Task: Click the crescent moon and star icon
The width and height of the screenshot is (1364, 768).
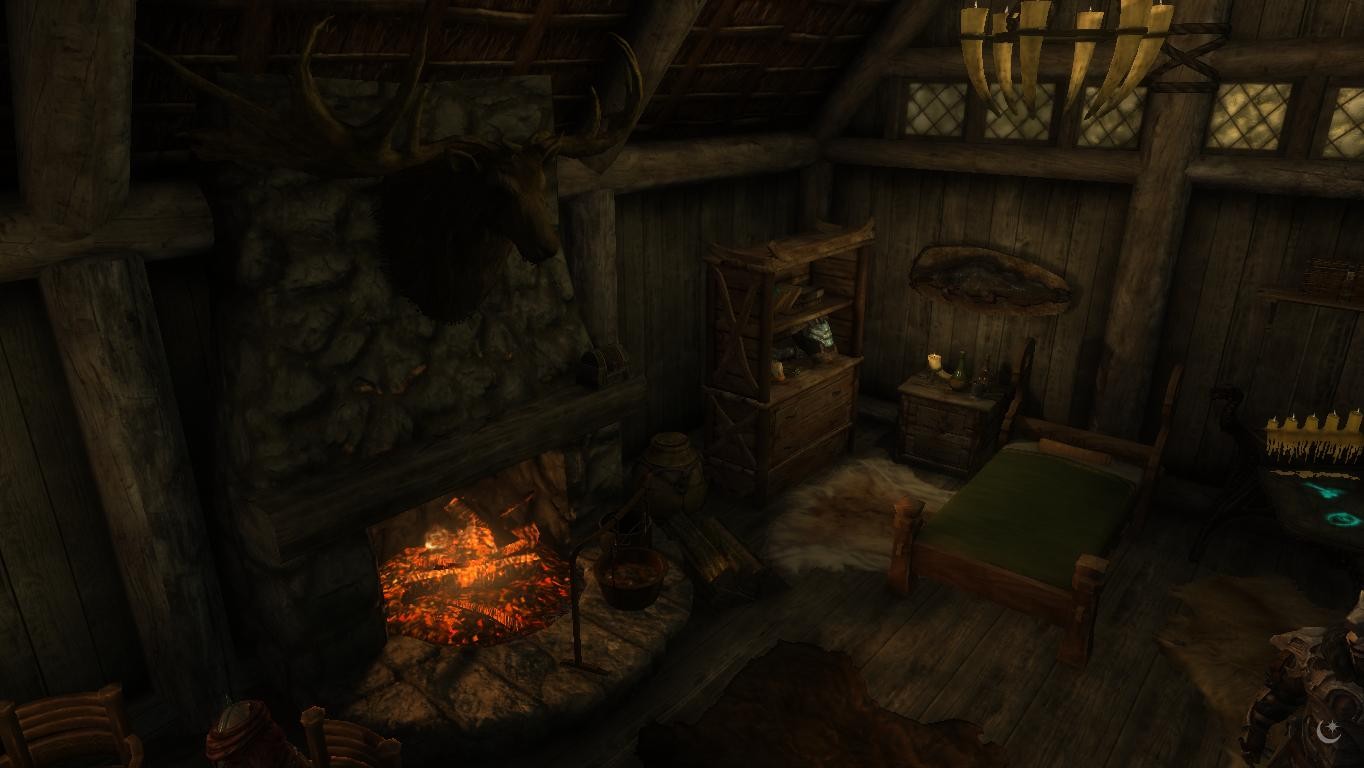Action: click(x=1329, y=731)
